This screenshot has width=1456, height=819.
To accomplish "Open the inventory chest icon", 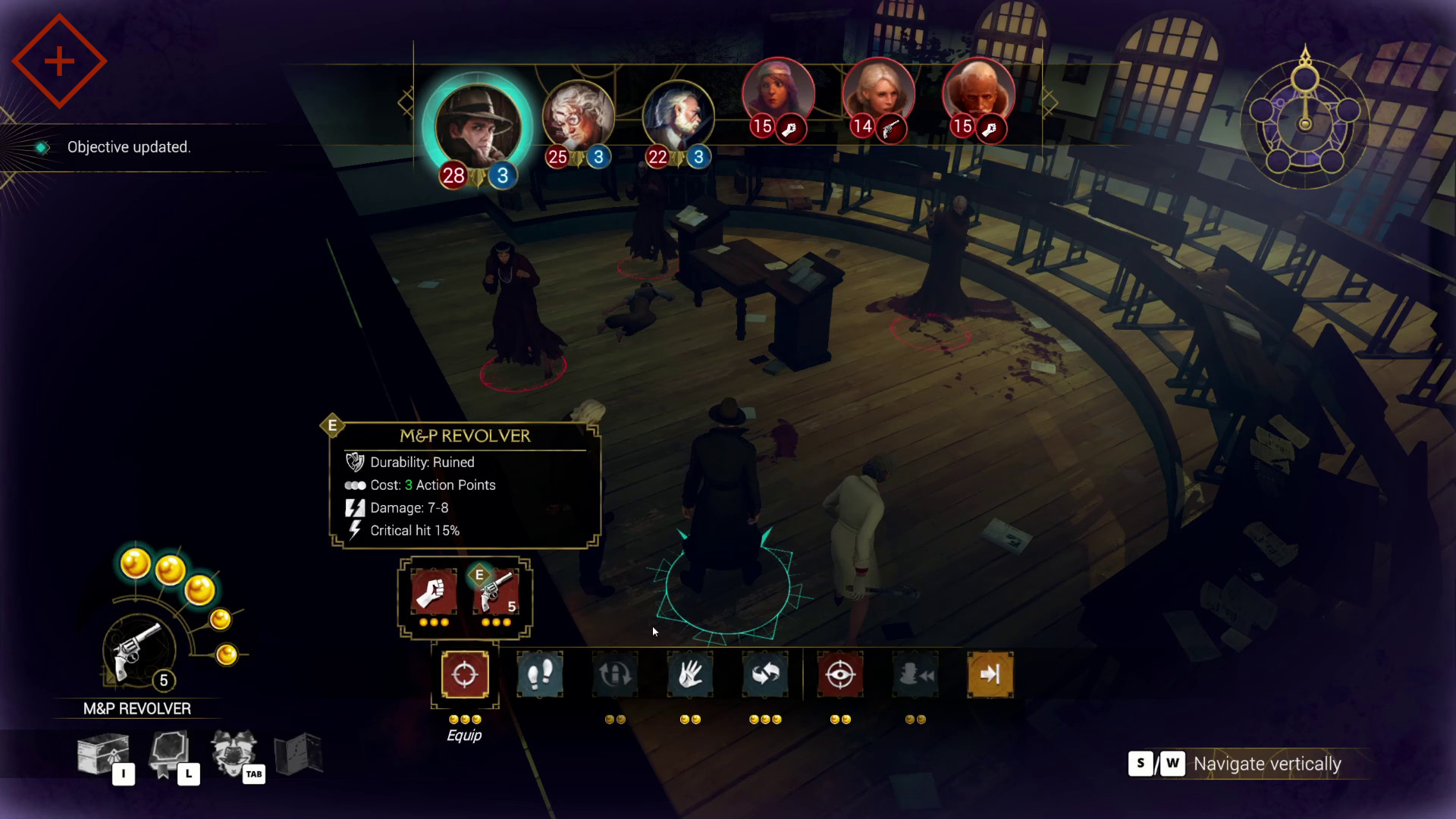I will 103,754.
